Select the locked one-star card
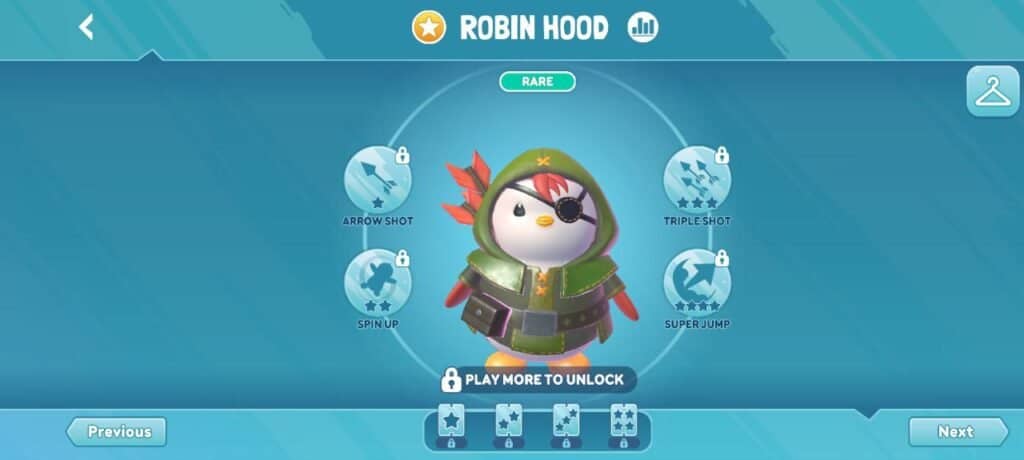The width and height of the screenshot is (1024, 460). [x=451, y=424]
